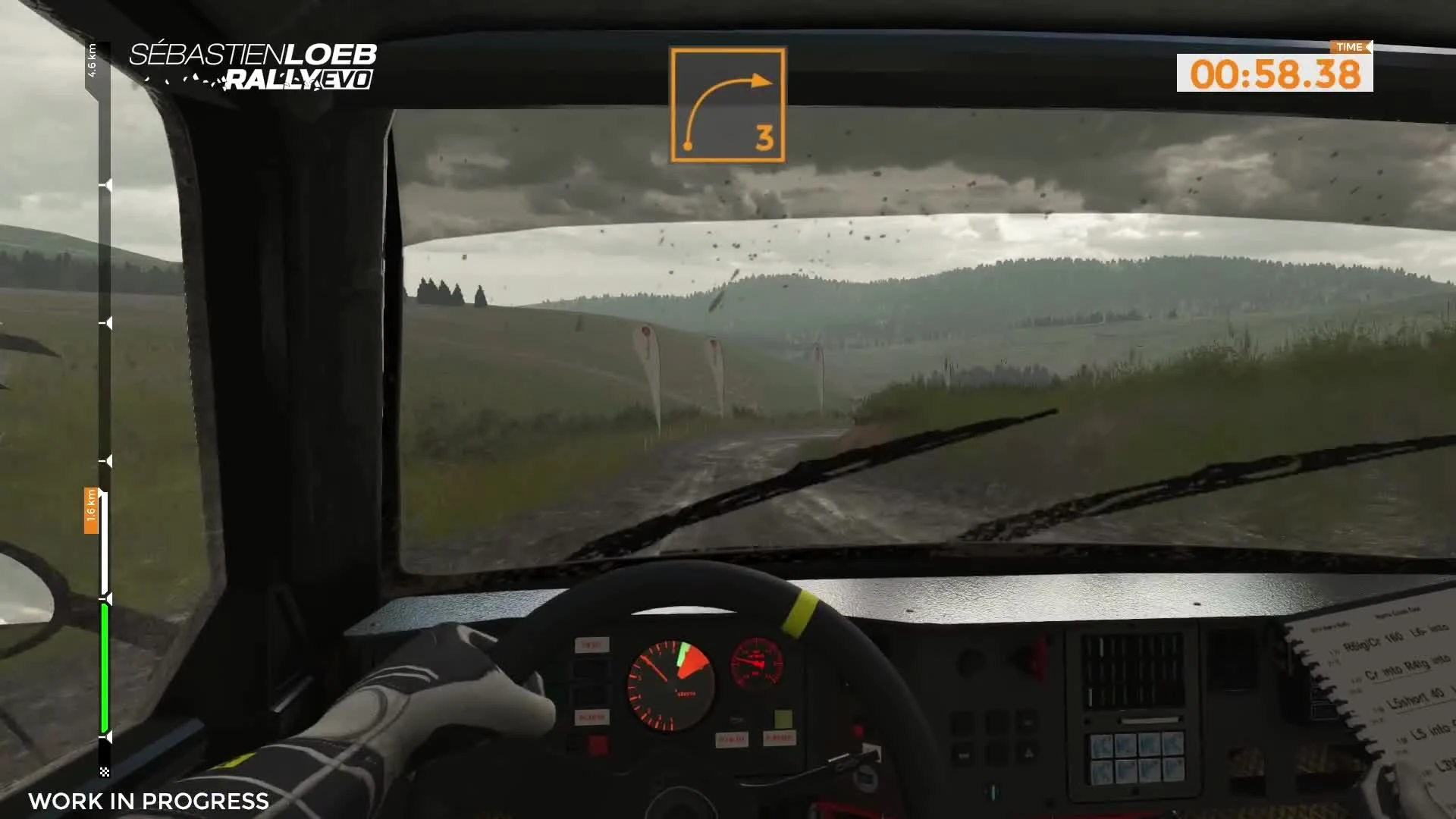
Task: Click the TURBO label dropdown on the dash
Action: pyautogui.click(x=591, y=645)
